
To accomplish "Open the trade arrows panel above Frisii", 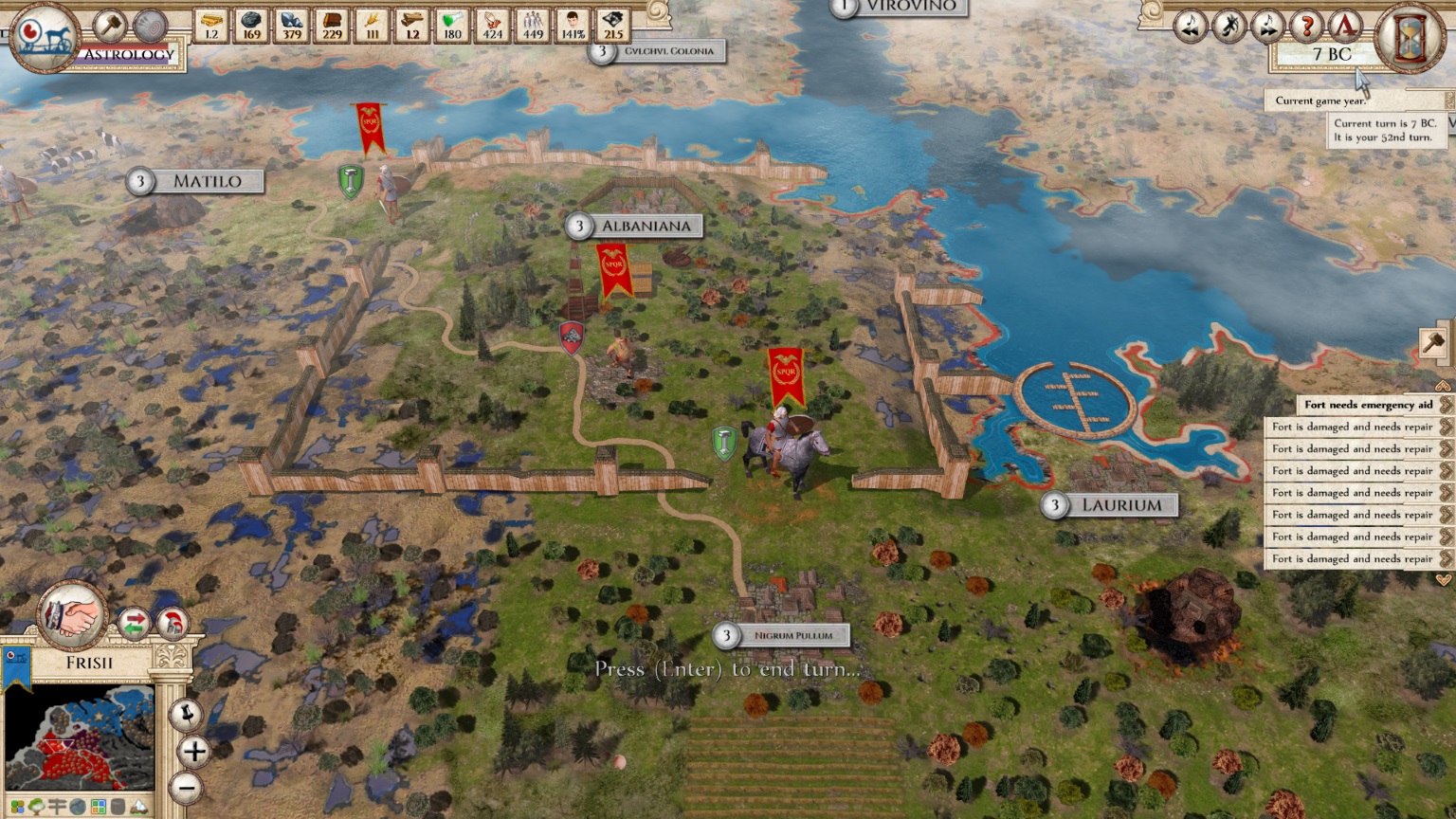I will point(136,623).
